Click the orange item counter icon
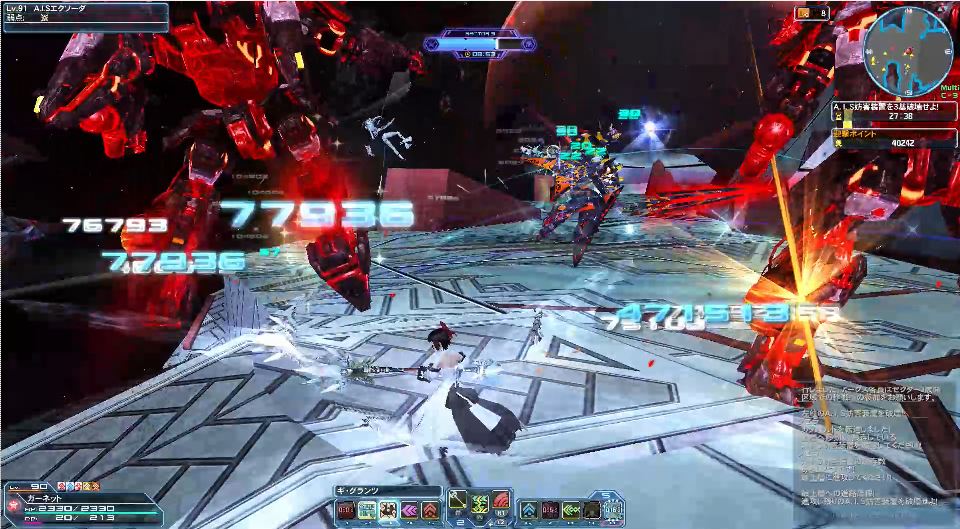The height and width of the screenshot is (529, 960). (x=804, y=13)
